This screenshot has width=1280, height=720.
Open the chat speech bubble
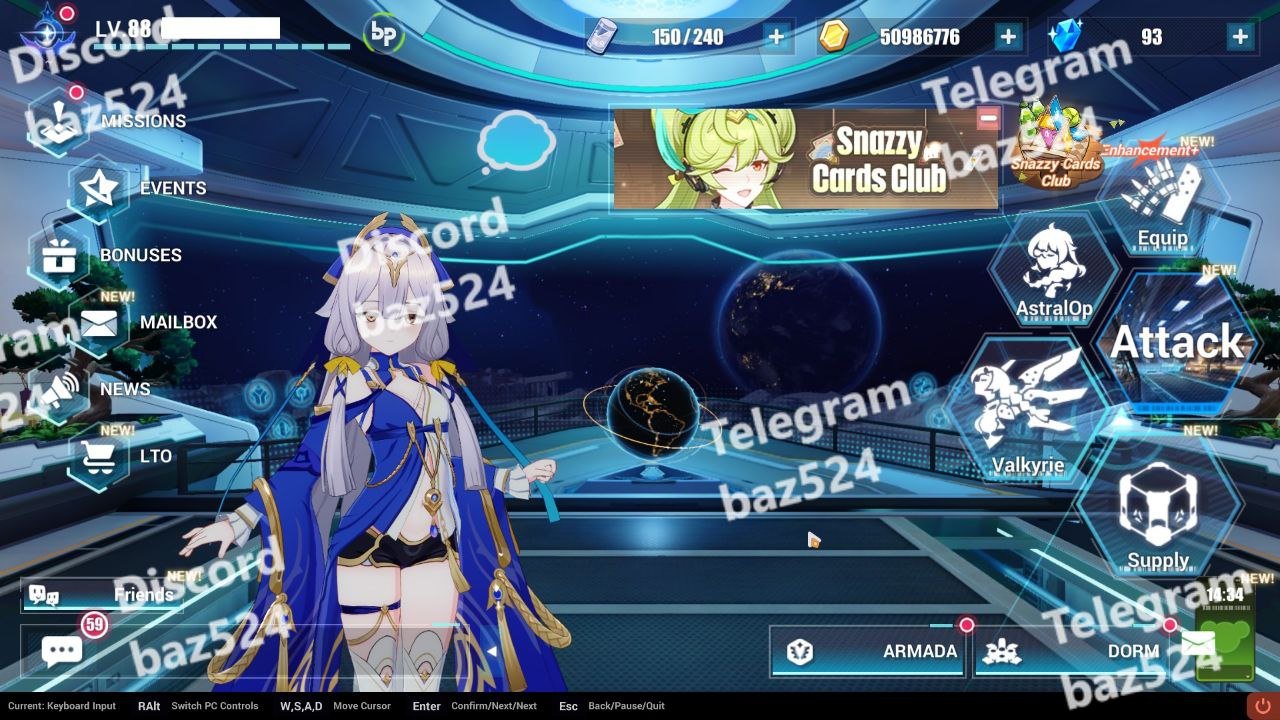click(x=62, y=651)
